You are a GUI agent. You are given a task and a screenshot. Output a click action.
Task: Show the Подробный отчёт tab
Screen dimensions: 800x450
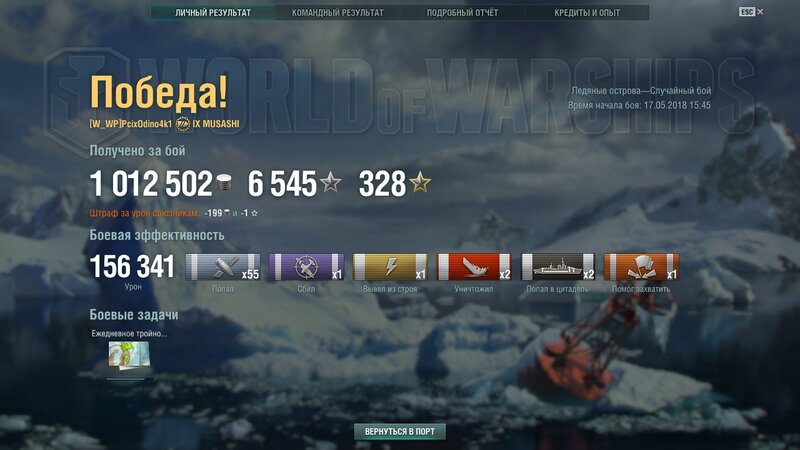(462, 13)
